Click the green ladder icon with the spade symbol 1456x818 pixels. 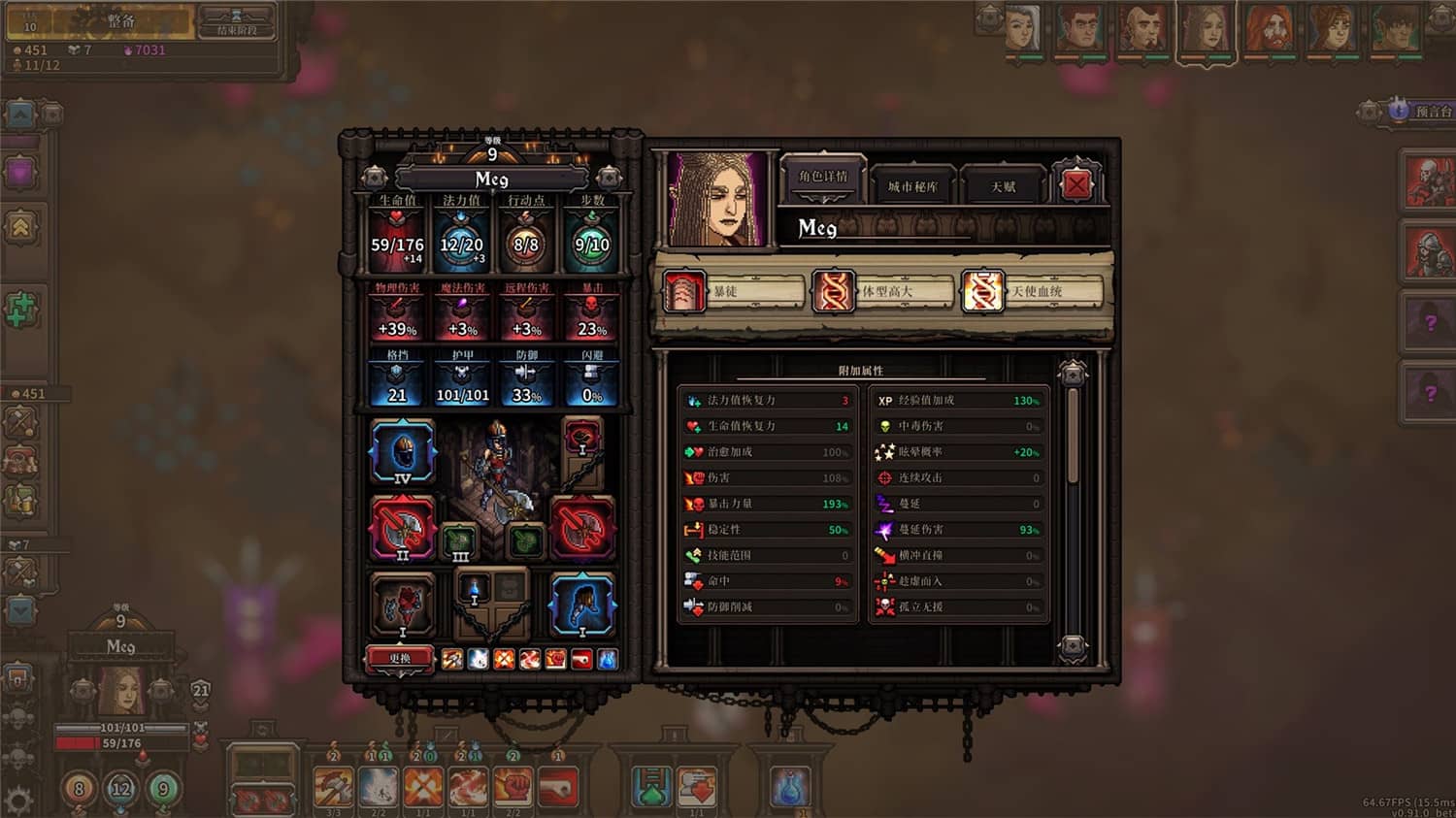652,788
